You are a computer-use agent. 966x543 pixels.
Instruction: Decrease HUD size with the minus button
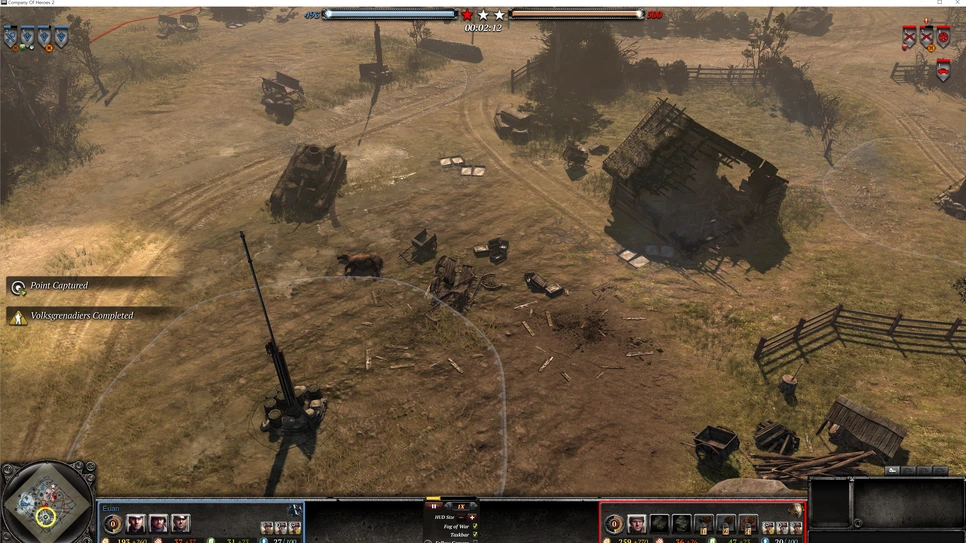pyautogui.click(x=462, y=517)
